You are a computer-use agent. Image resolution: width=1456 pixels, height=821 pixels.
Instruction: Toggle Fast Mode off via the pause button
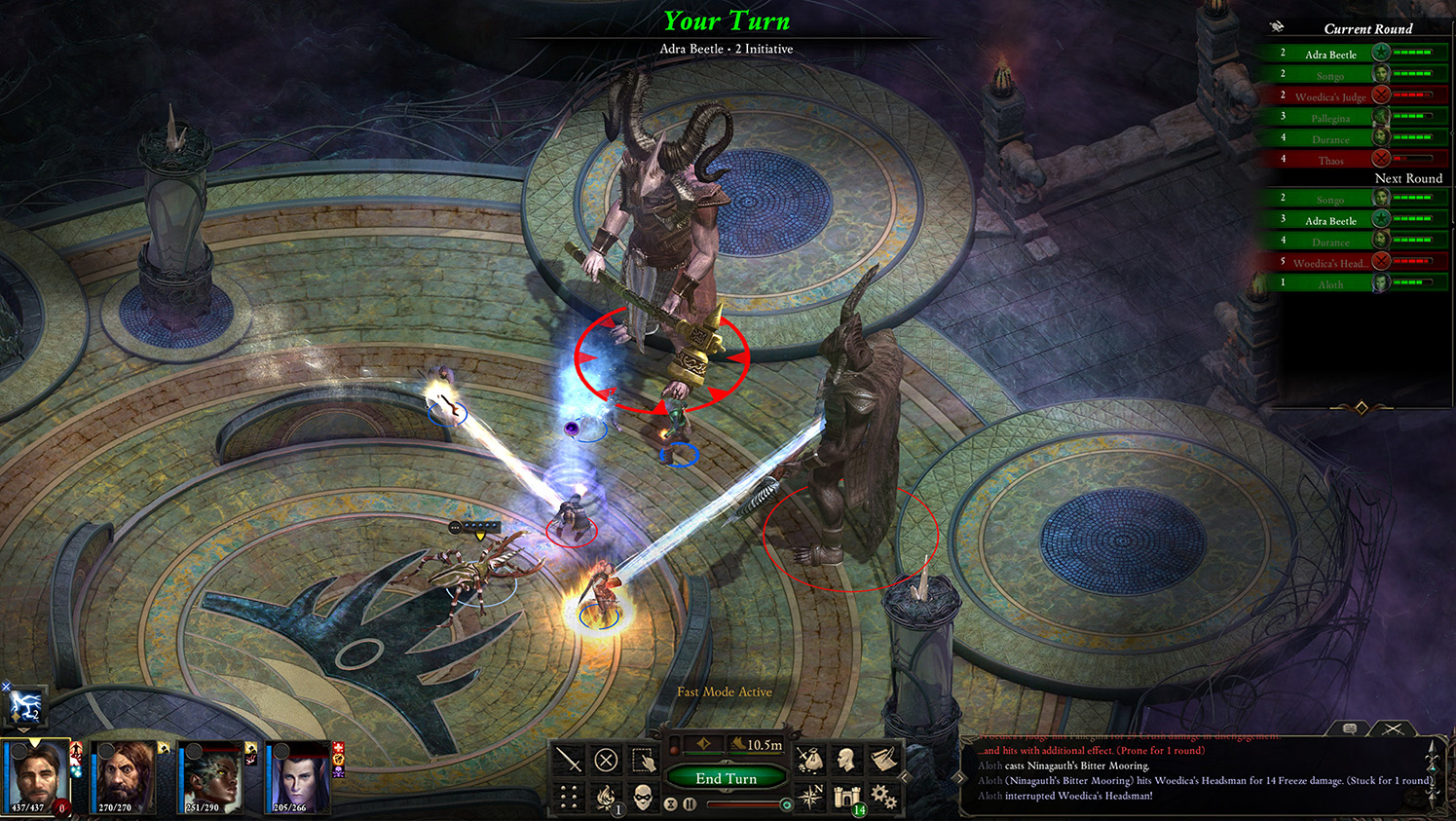(690, 804)
